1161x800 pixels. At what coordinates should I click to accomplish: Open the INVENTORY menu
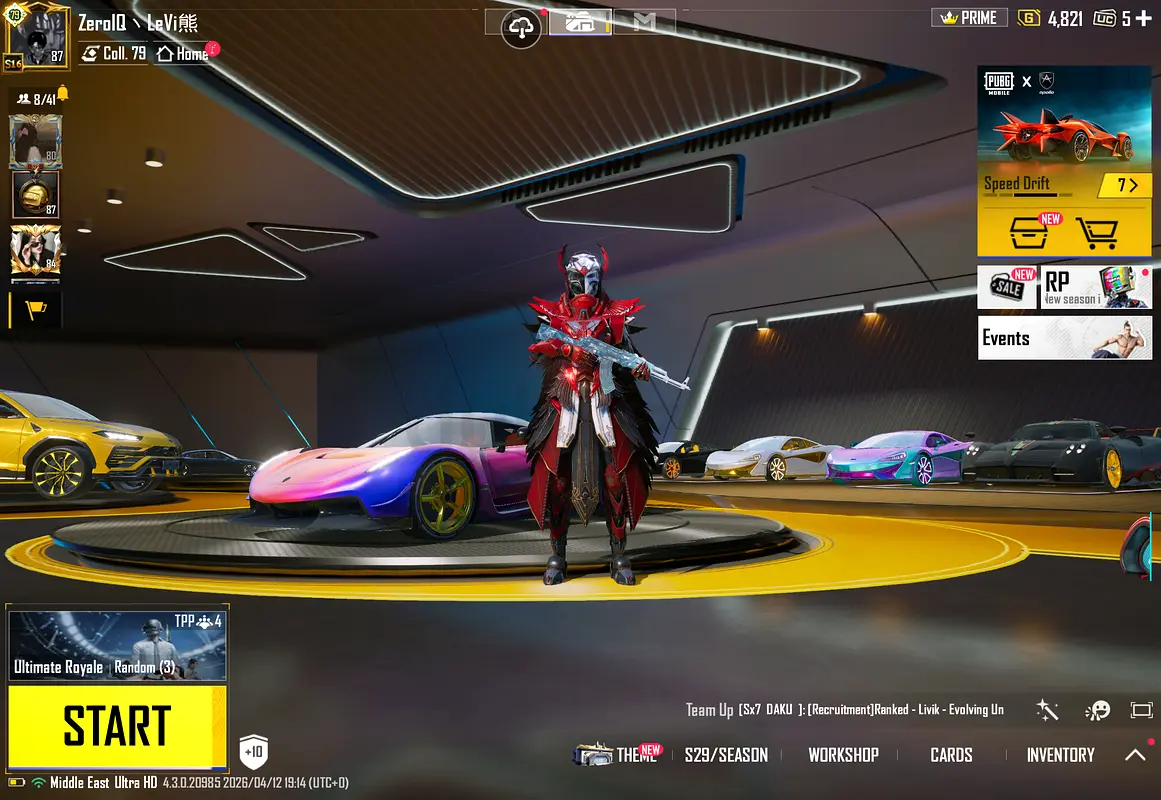[1060, 755]
